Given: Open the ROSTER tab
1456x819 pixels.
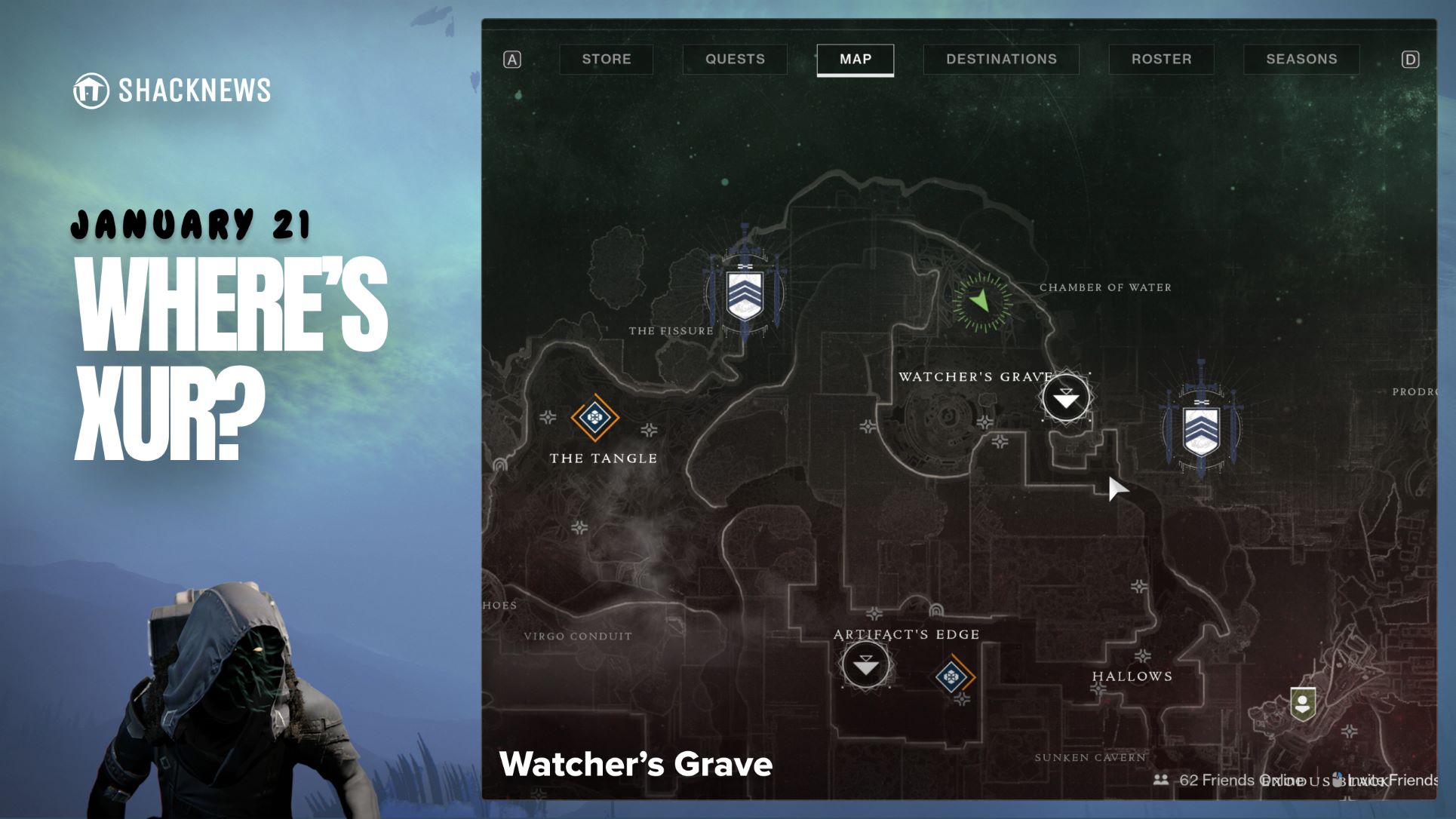Looking at the screenshot, I should click(1162, 60).
